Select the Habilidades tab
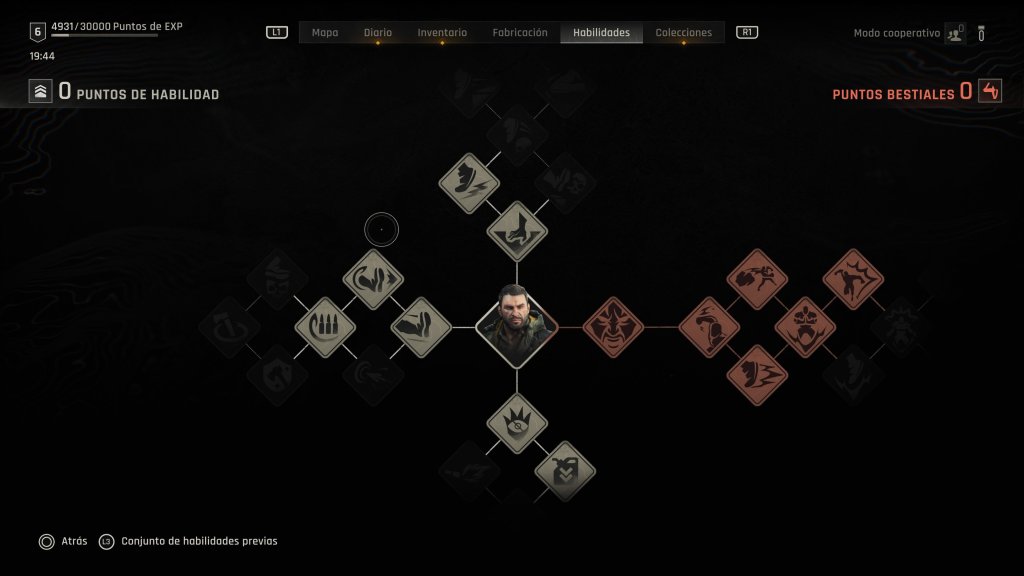This screenshot has width=1024, height=576. tap(601, 33)
